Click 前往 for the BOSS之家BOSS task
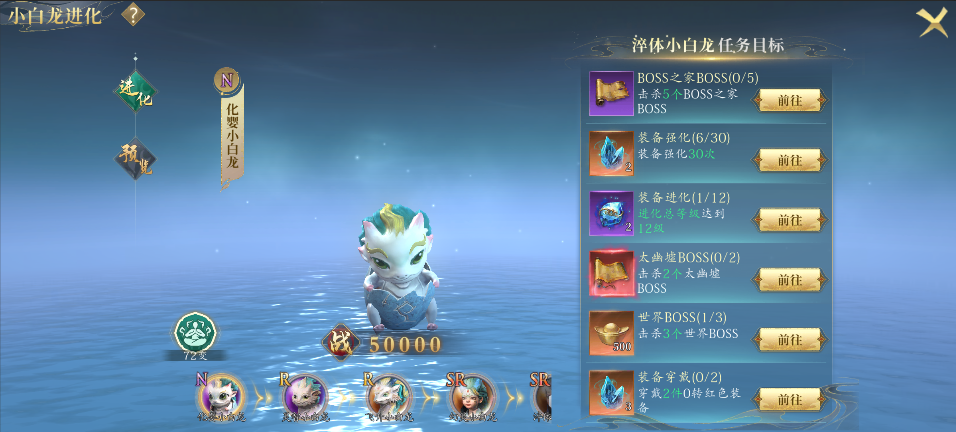The width and height of the screenshot is (956, 432). pos(790,101)
